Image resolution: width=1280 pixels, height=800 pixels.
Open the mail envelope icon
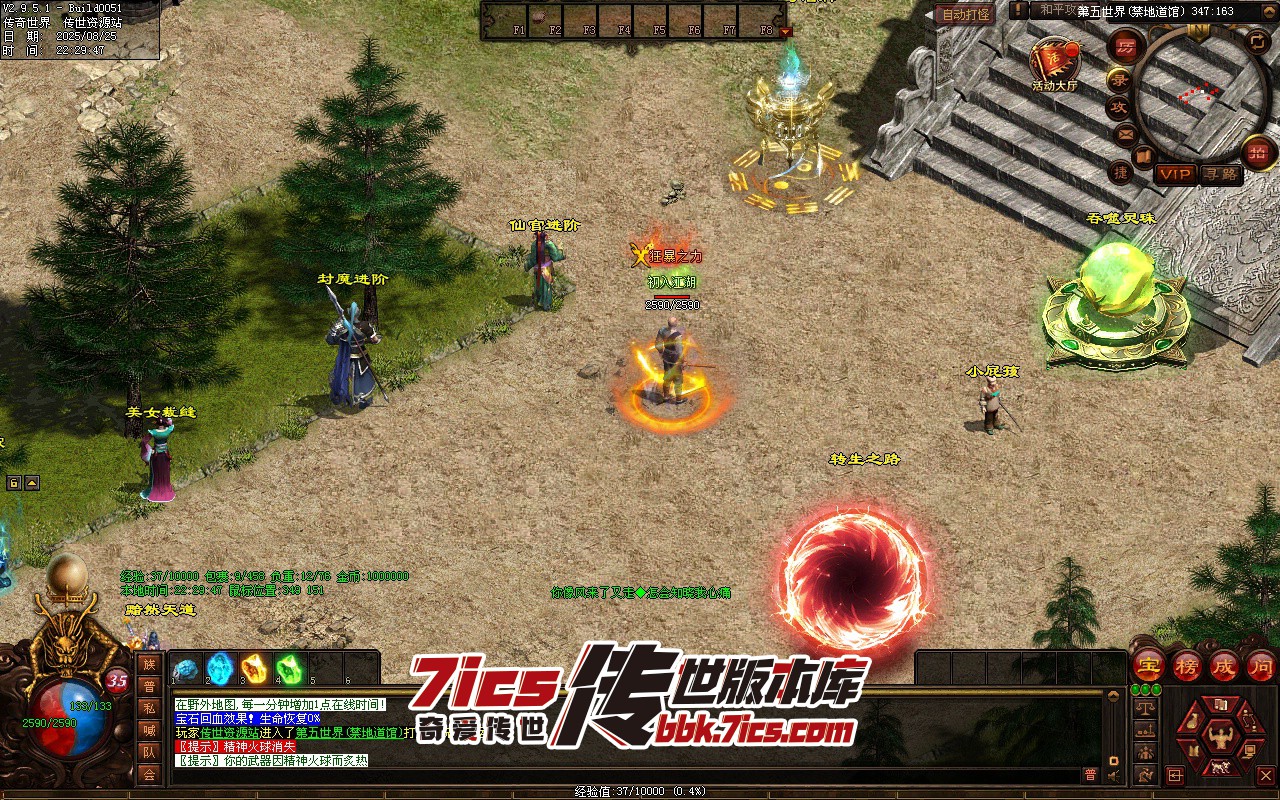click(1126, 133)
